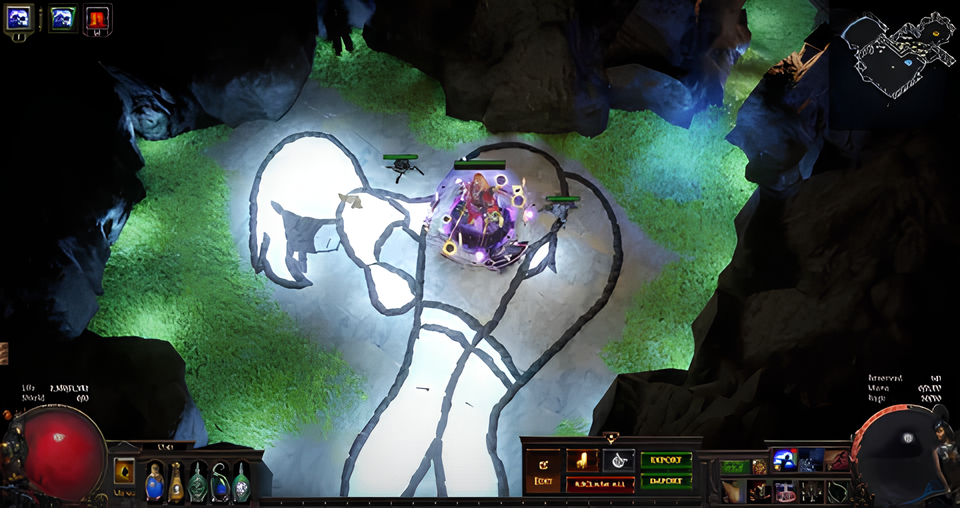Use the blue flask in the gold holder

click(x=154, y=481)
